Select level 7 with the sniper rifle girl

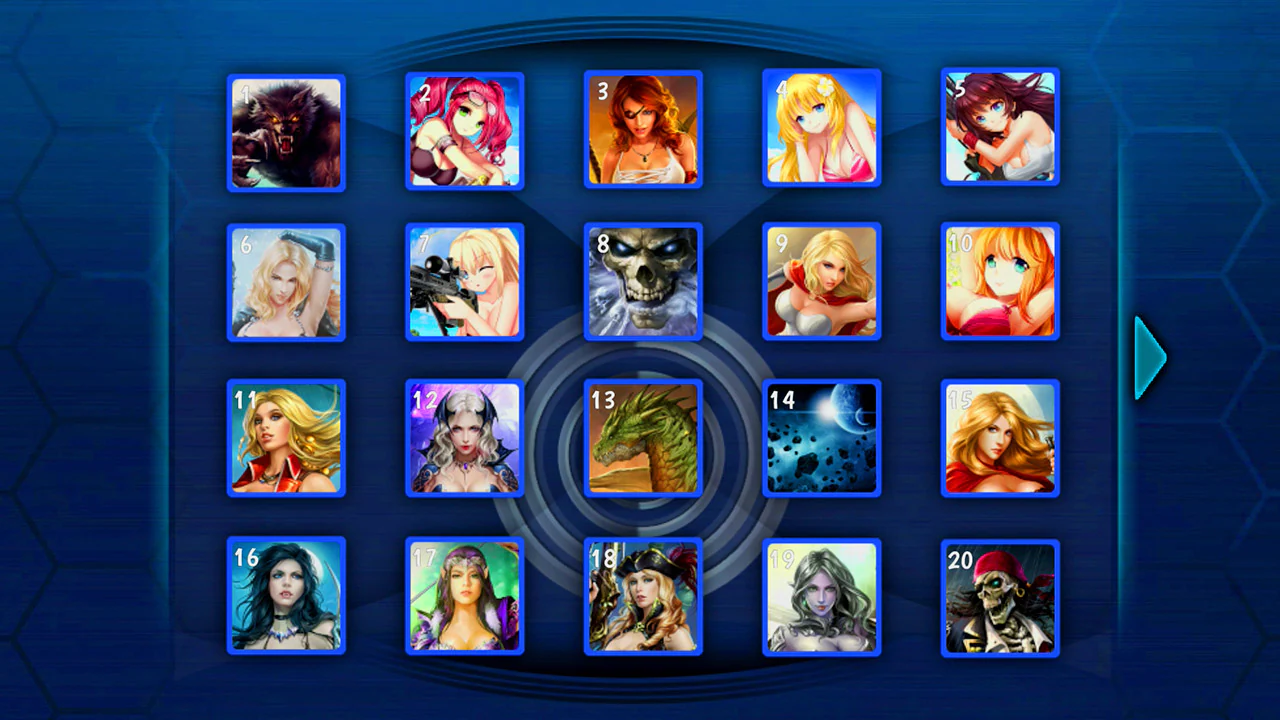(464, 283)
